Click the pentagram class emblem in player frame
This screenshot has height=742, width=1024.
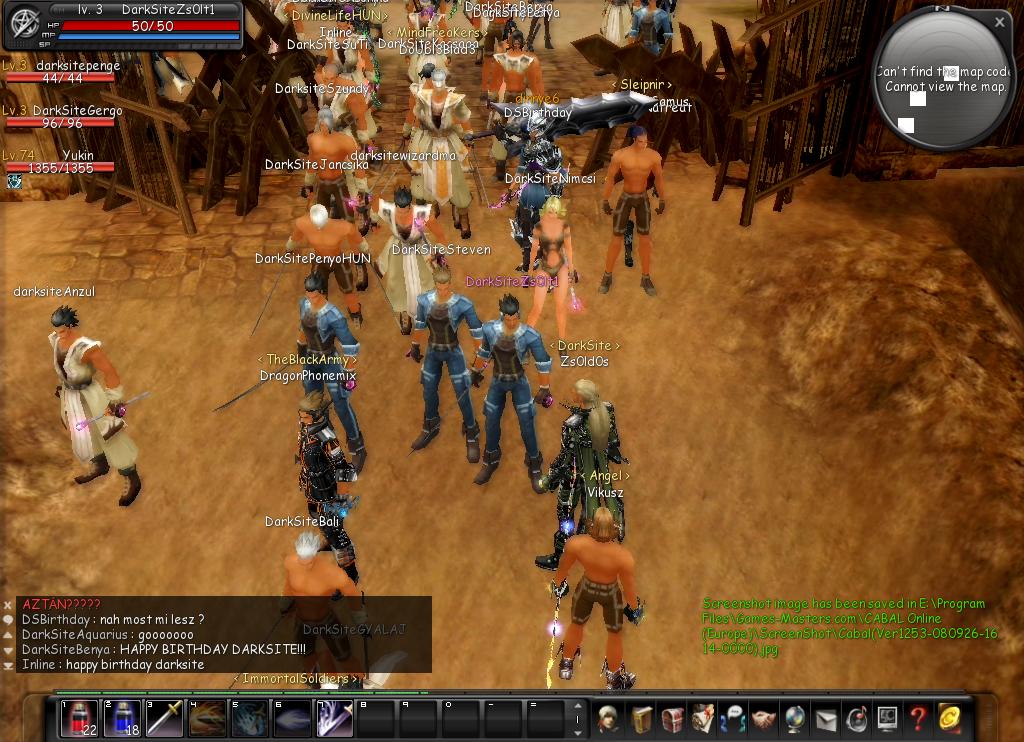22,26
